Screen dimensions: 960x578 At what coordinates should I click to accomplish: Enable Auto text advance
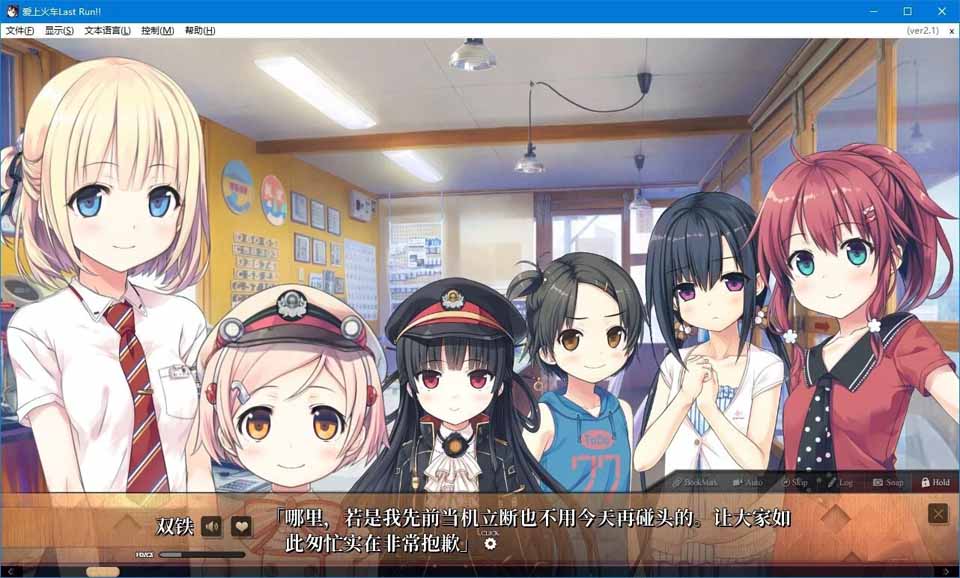(748, 482)
